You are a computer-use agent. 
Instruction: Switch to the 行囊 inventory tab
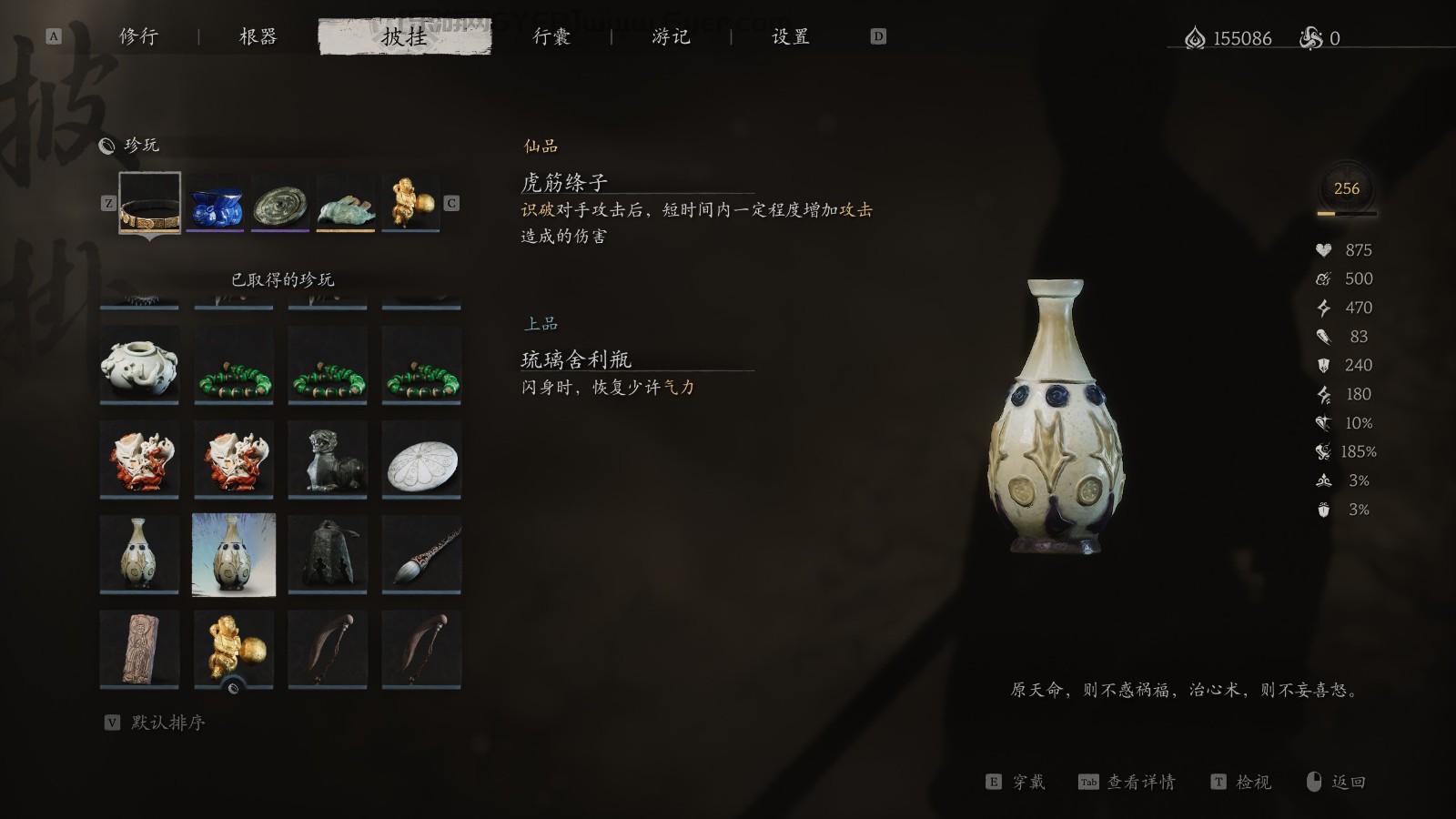click(x=551, y=37)
